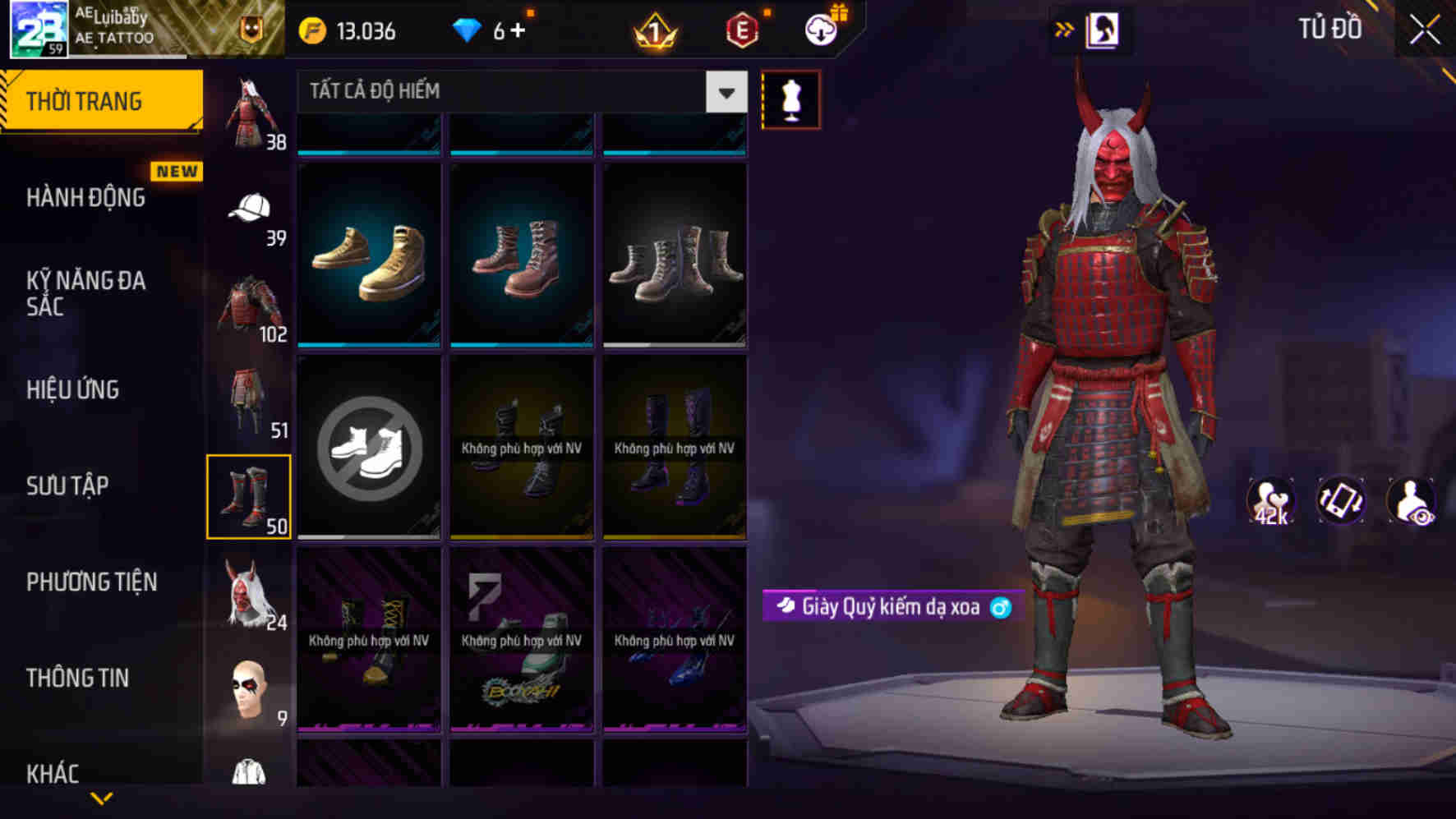Click the double-chevron collapse arrow at top right
Image resolution: width=1456 pixels, height=819 pixels.
coord(1064,27)
